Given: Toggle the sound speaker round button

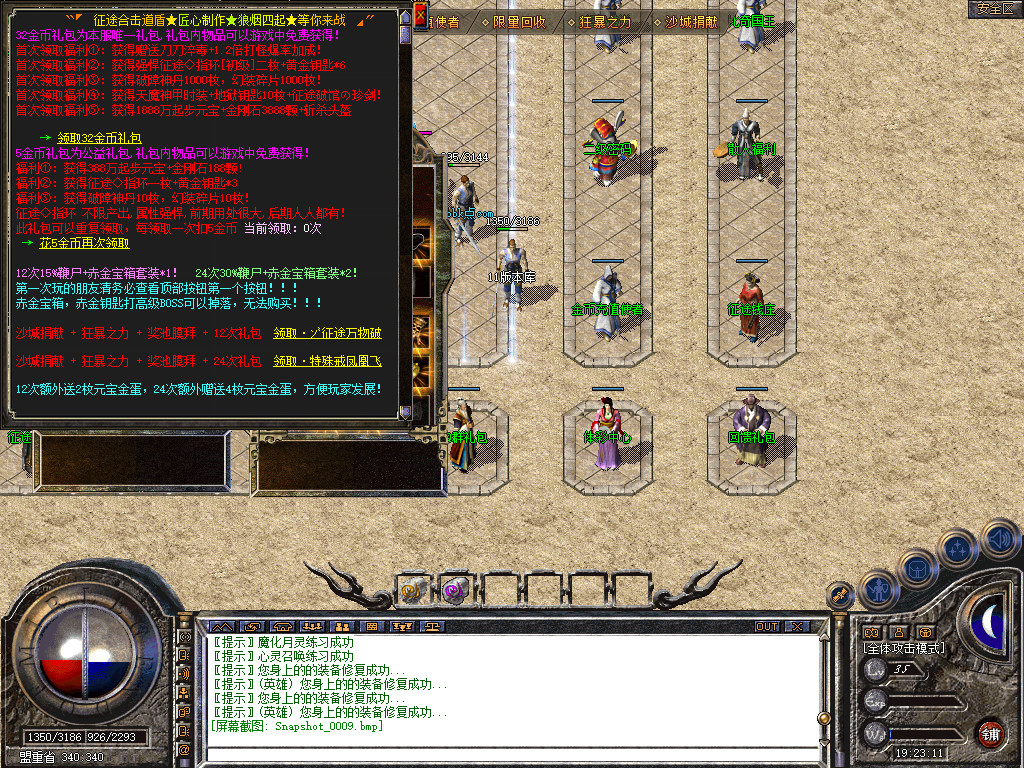Looking at the screenshot, I should (x=999, y=541).
